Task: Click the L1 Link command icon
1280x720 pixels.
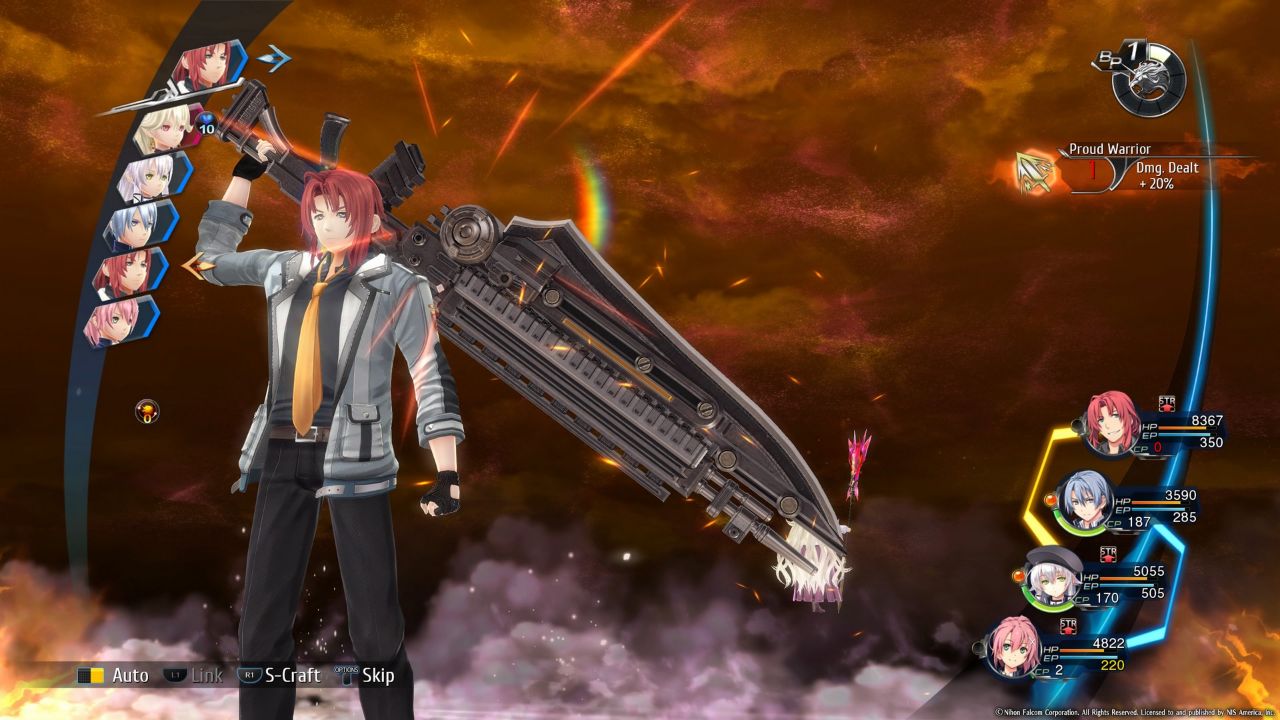Action: 175,675
